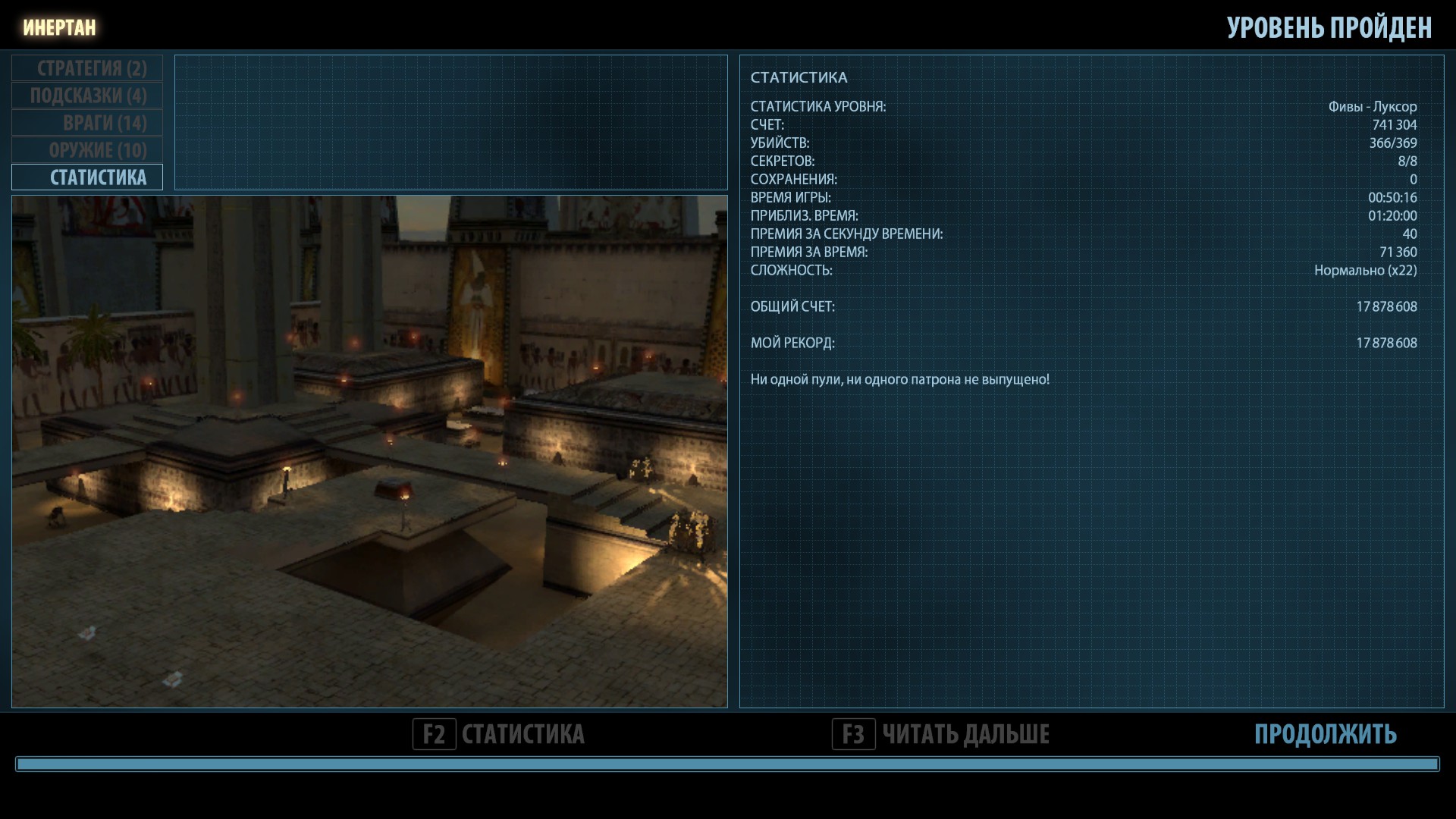Select Читать дальше to read more
The width and height of the screenshot is (1456, 819).
[941, 734]
